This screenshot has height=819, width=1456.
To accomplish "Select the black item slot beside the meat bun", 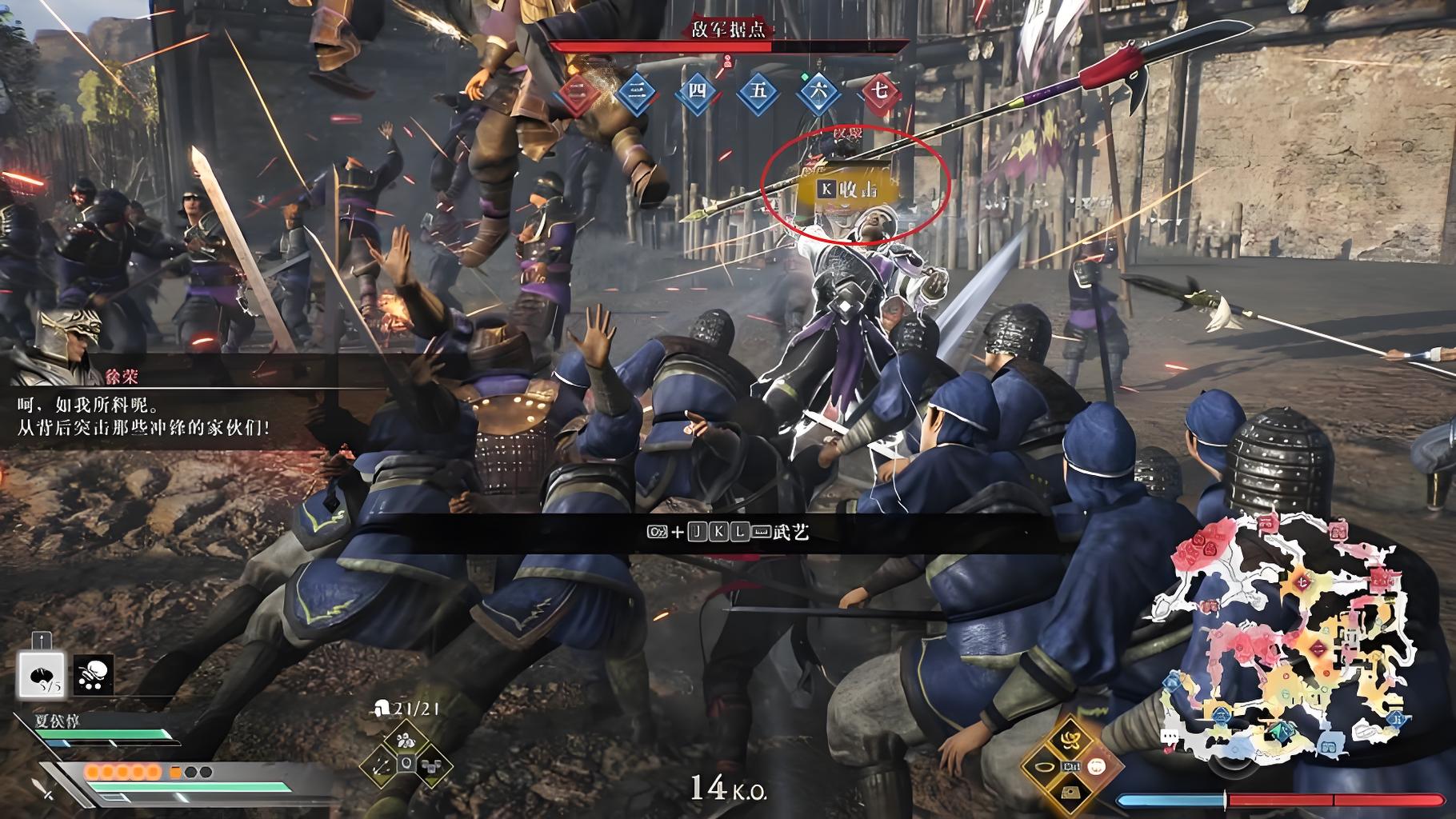I will (94, 675).
